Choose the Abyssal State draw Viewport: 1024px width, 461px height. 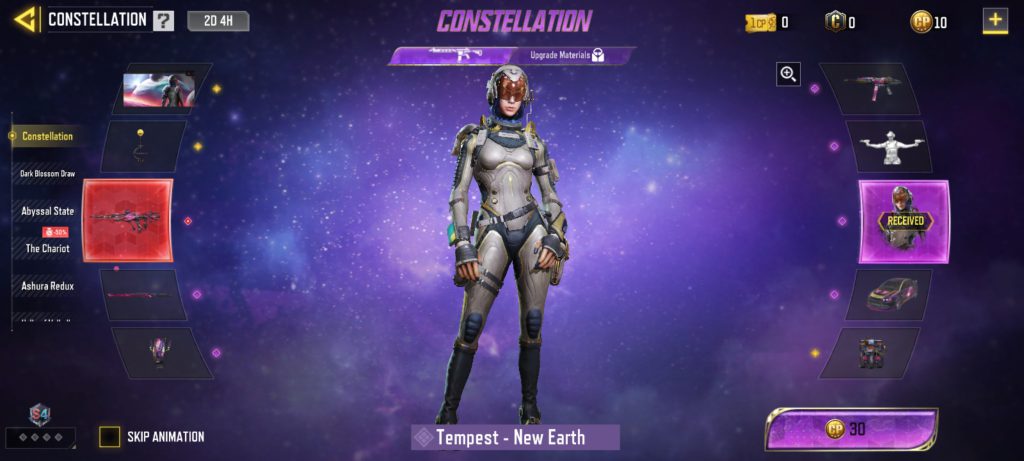point(48,211)
